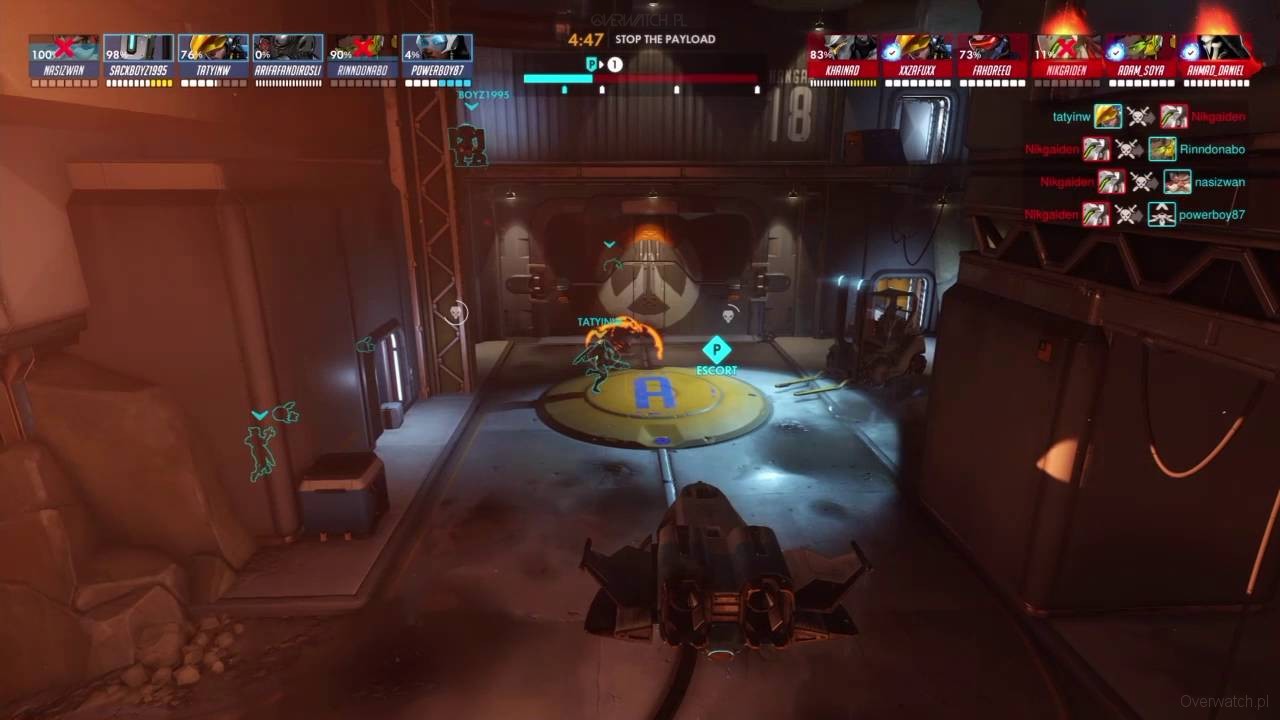Select player card NASIZWAN
The image size is (1280, 720).
(64, 56)
